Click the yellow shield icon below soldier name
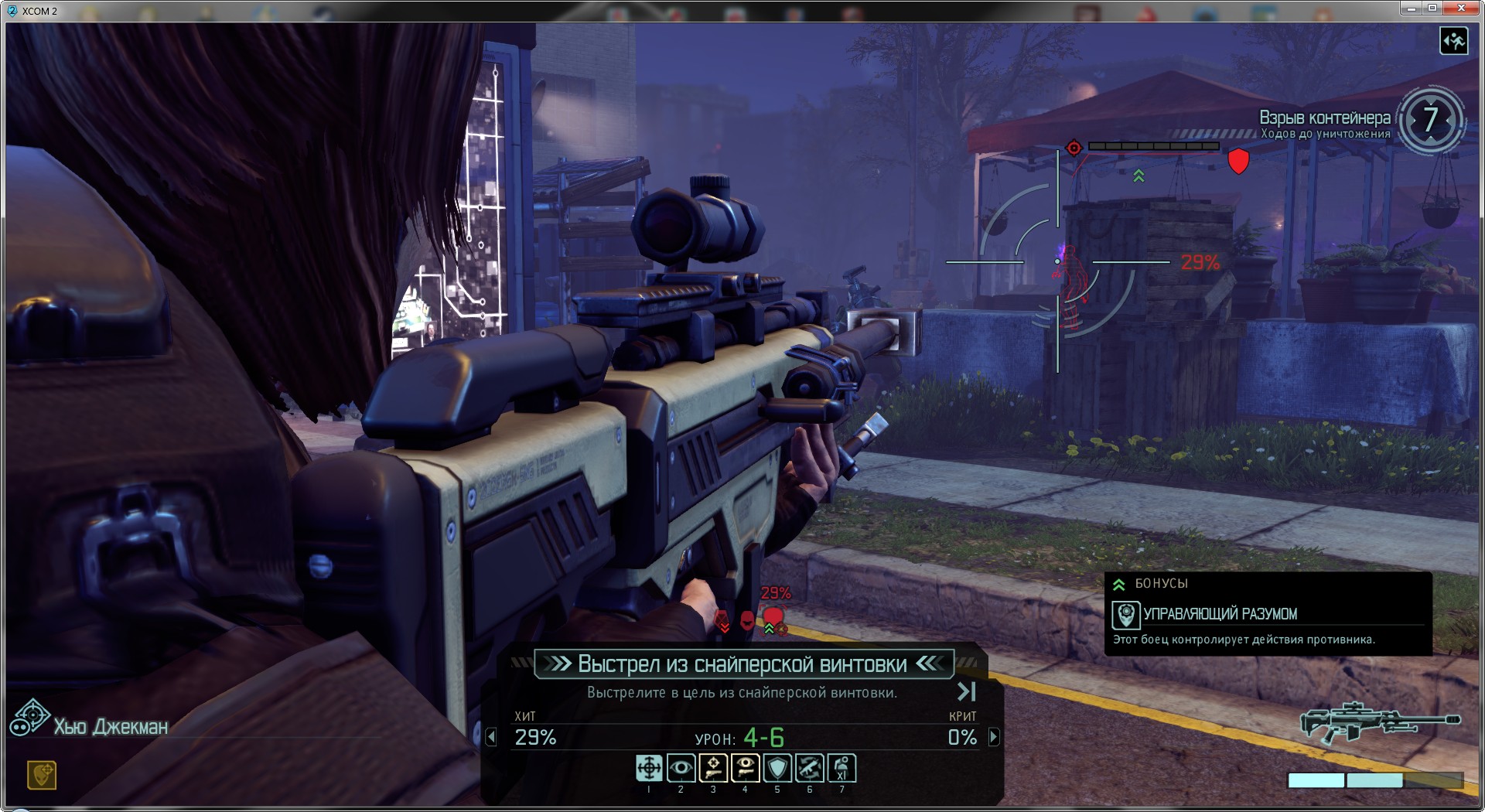This screenshot has height=812, width=1485. 42,774
